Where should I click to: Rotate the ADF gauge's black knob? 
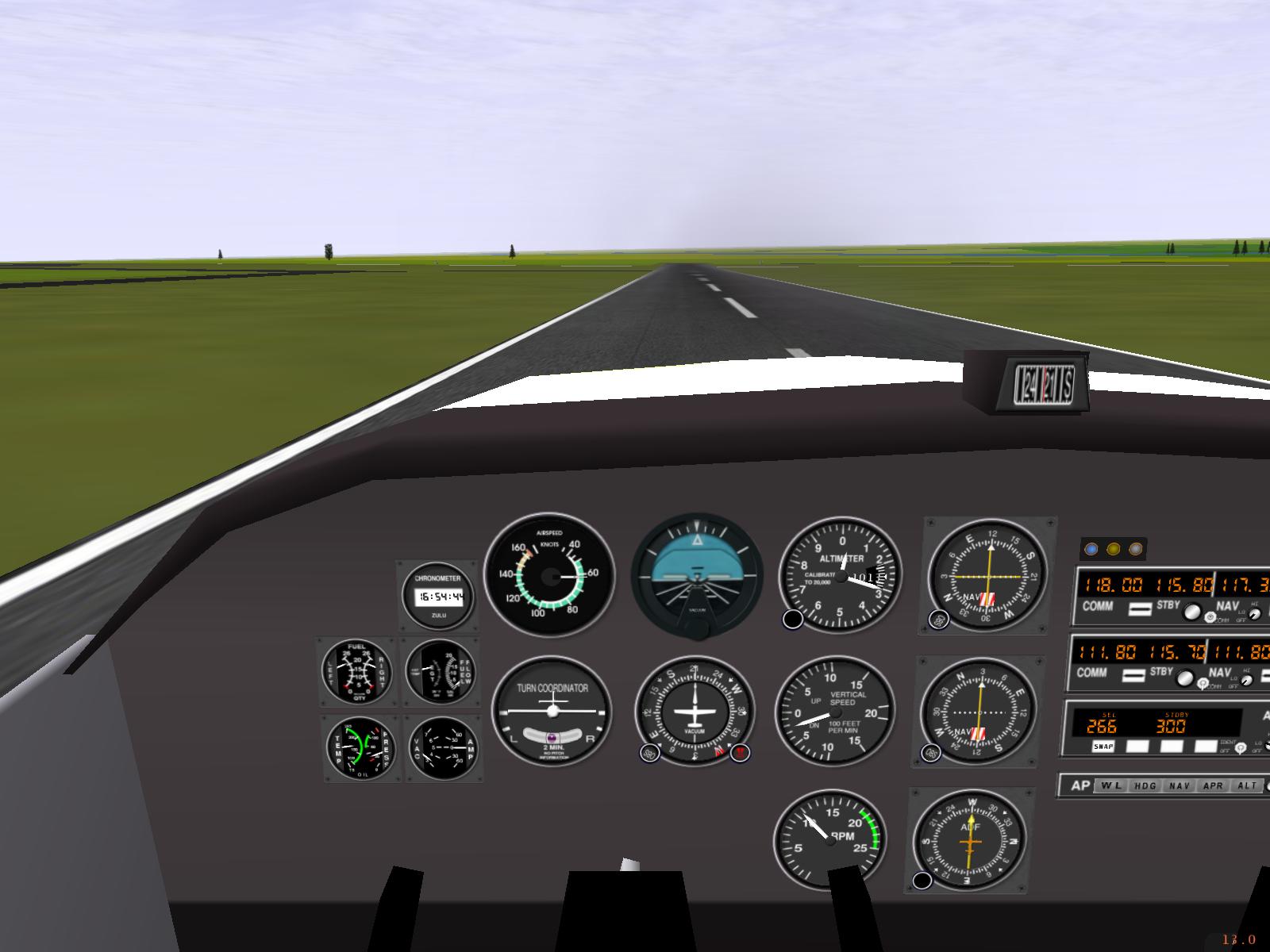922,880
